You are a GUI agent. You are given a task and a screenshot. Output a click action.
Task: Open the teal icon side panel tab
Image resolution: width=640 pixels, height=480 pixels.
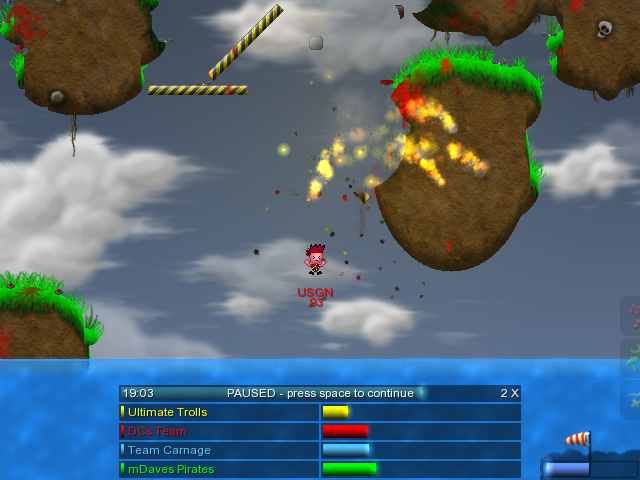631,398
